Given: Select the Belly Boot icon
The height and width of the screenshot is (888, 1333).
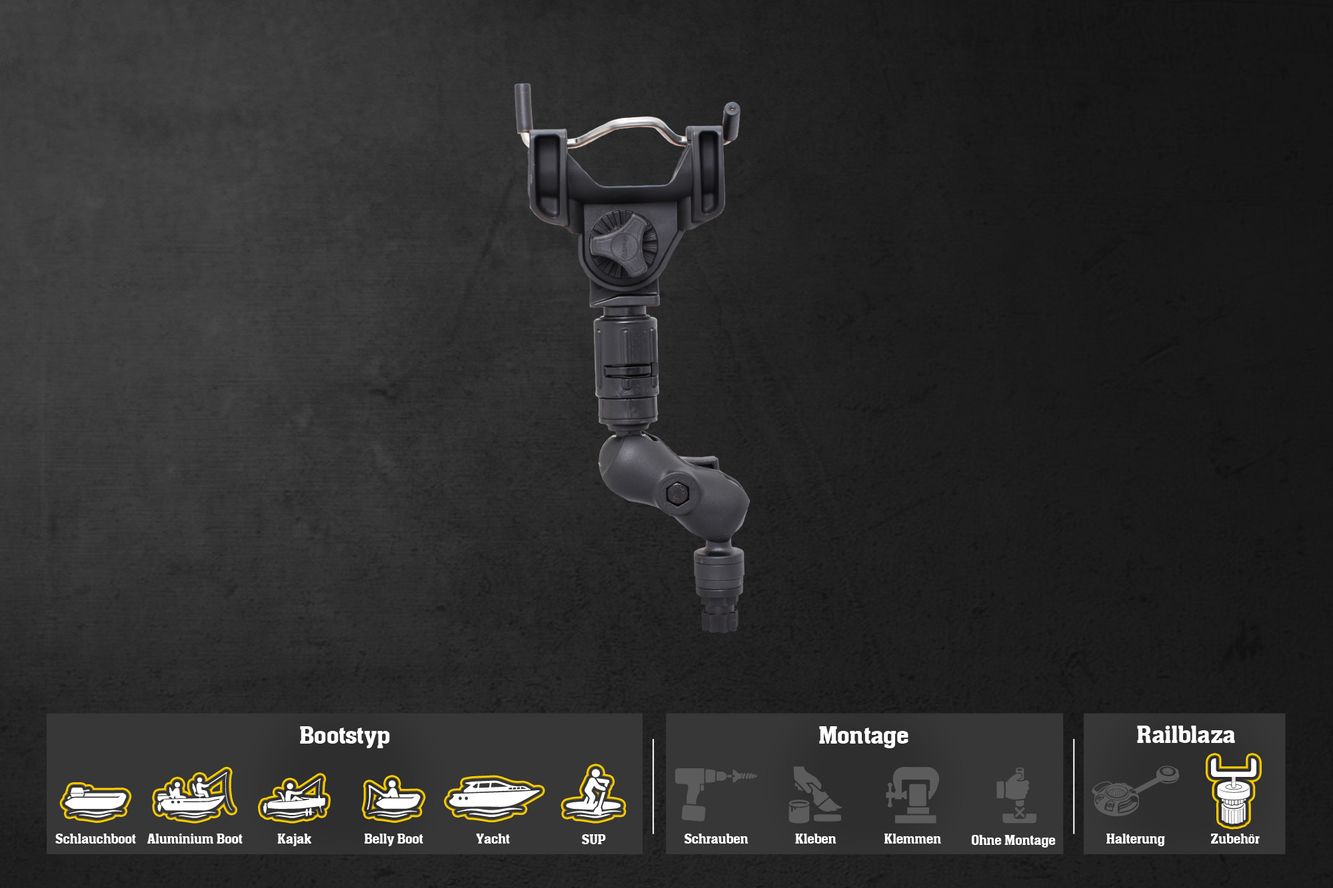Looking at the screenshot, I should click(393, 798).
